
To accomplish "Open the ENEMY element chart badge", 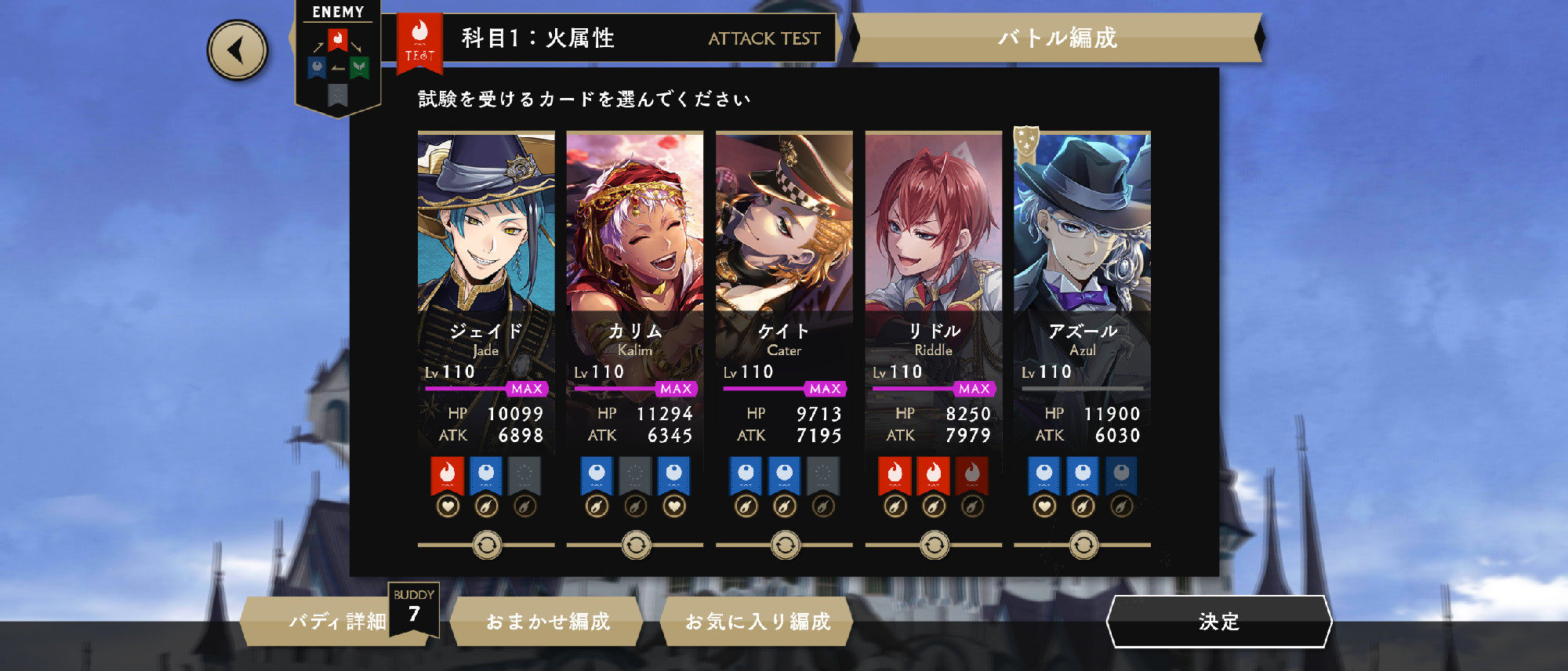I will pos(338,59).
